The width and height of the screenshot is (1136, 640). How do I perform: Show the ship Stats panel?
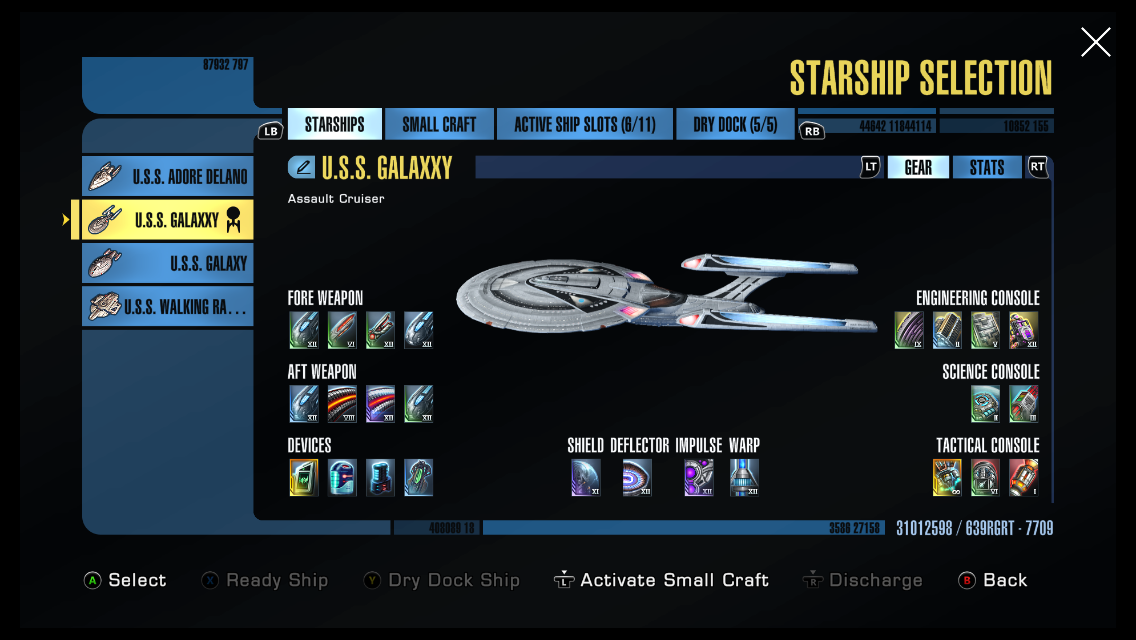click(986, 167)
